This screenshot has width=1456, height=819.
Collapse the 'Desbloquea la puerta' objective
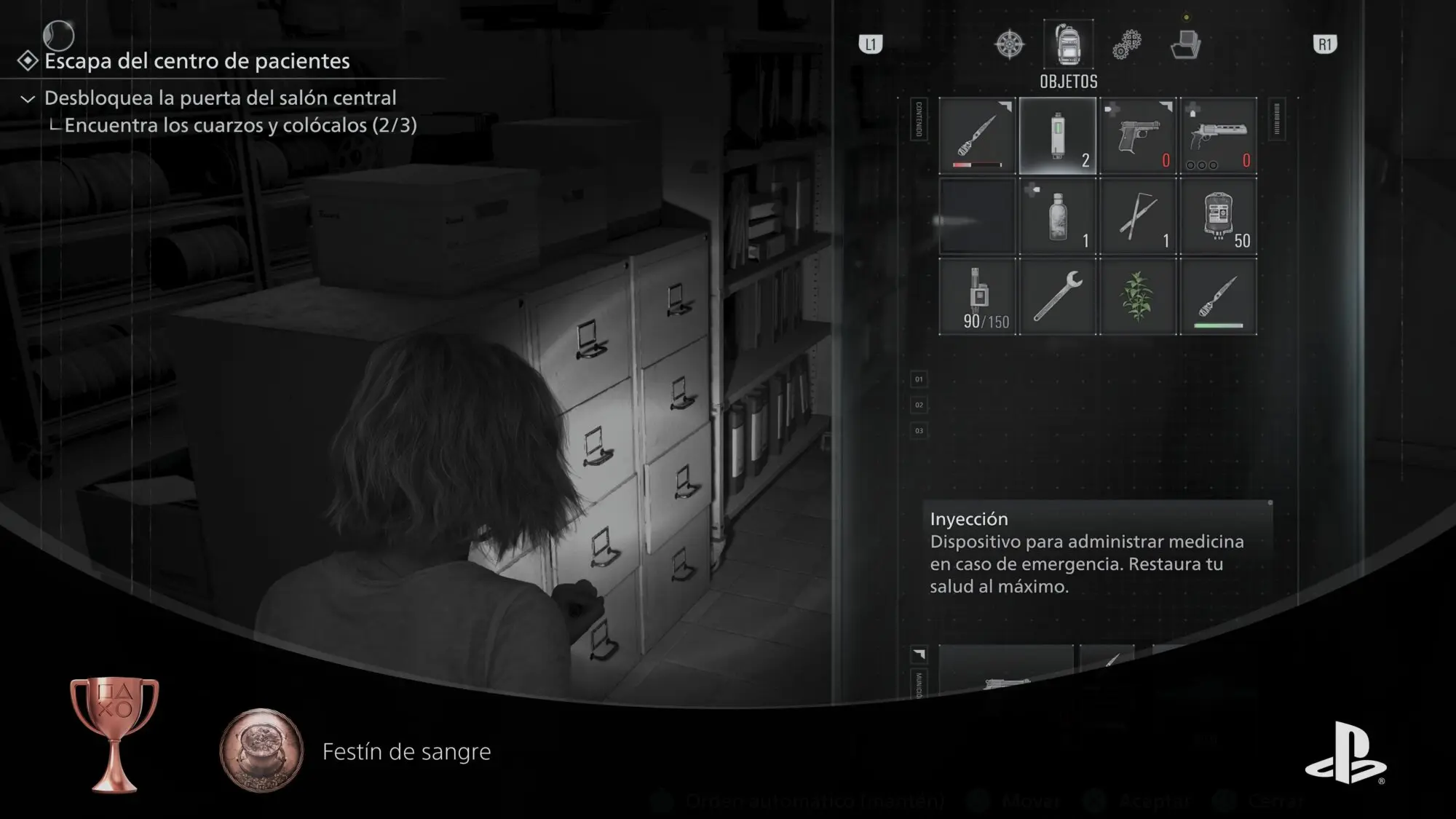(28, 98)
